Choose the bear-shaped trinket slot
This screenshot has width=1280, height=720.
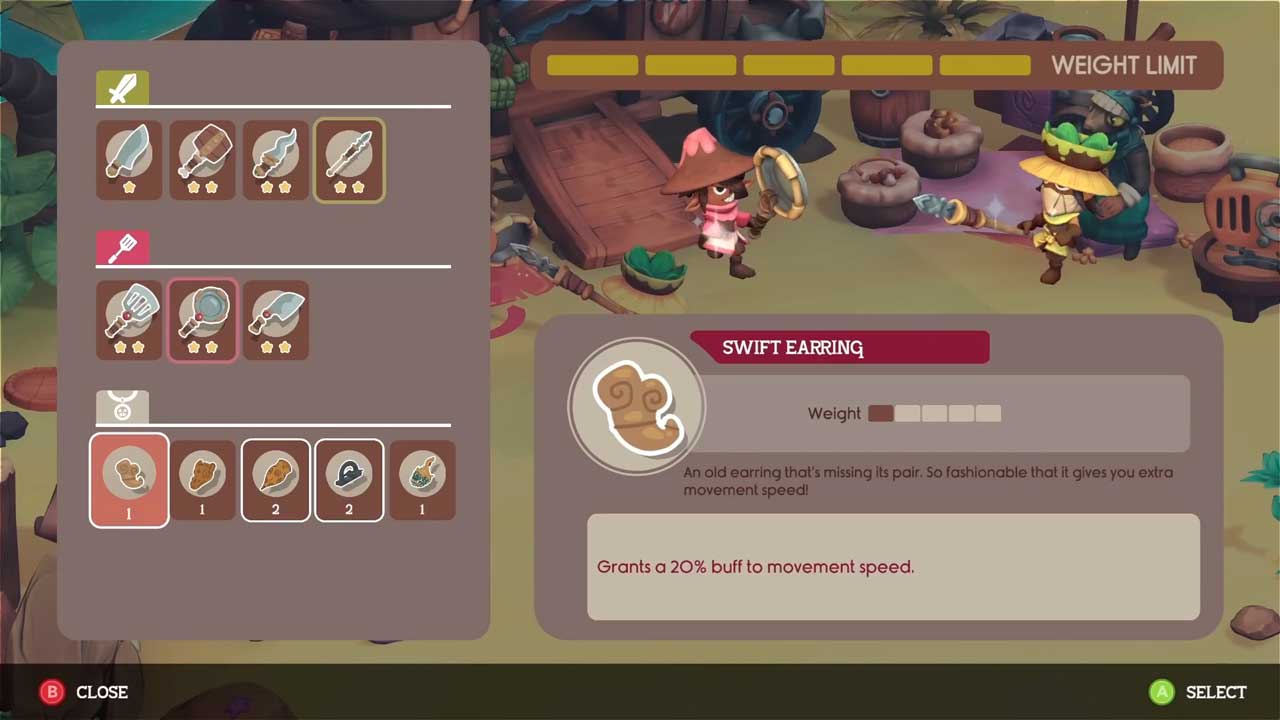(202, 480)
